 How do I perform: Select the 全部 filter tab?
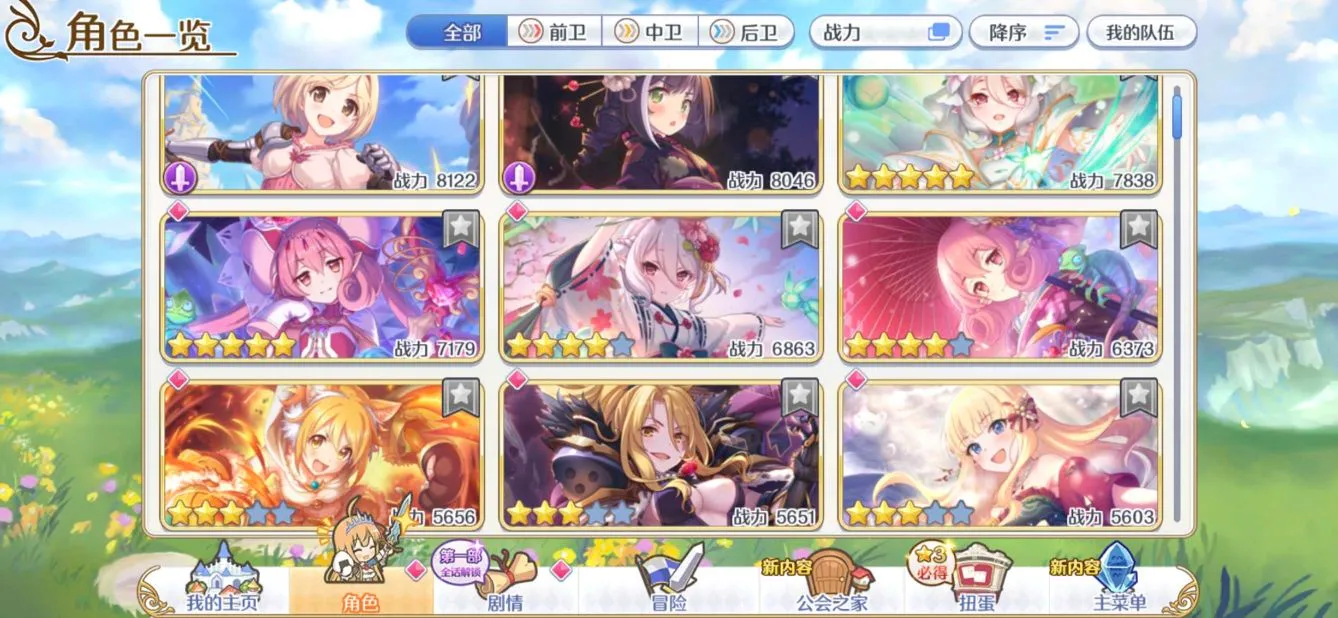(460, 32)
